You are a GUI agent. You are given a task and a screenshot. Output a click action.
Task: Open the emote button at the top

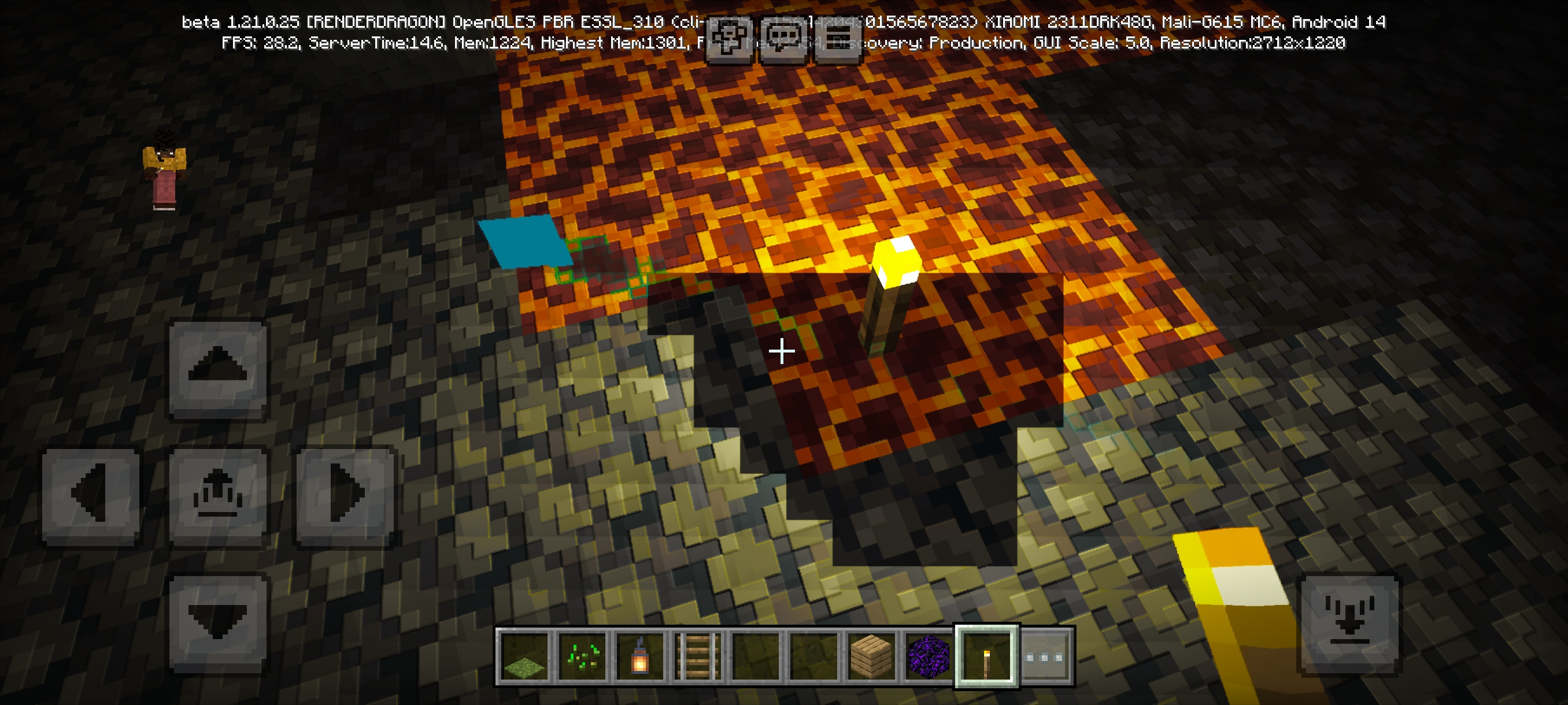[x=728, y=38]
